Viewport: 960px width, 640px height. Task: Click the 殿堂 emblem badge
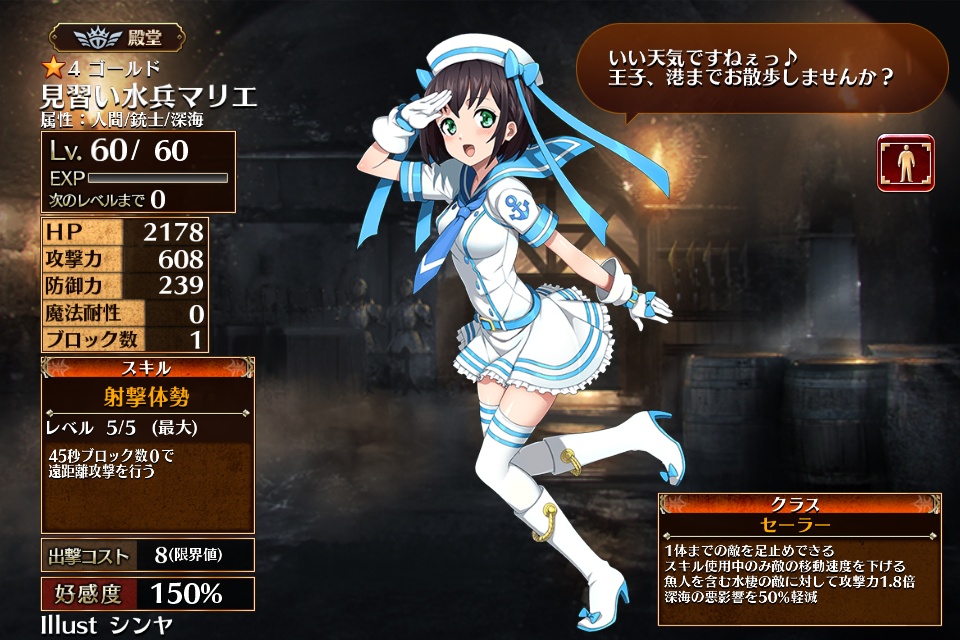[x=118, y=40]
